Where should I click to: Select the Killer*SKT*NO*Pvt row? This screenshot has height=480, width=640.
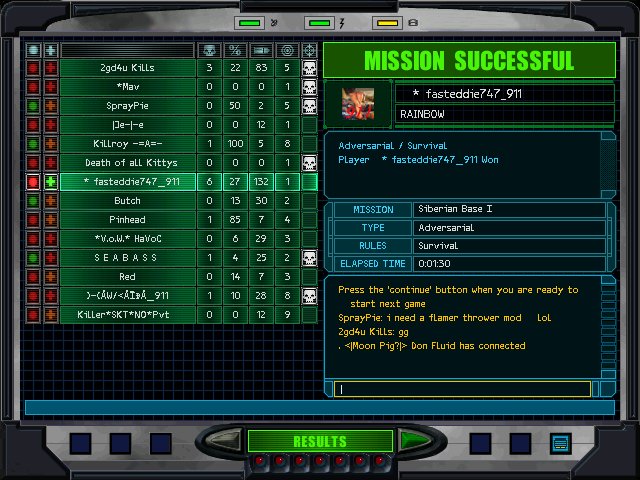(x=127, y=315)
